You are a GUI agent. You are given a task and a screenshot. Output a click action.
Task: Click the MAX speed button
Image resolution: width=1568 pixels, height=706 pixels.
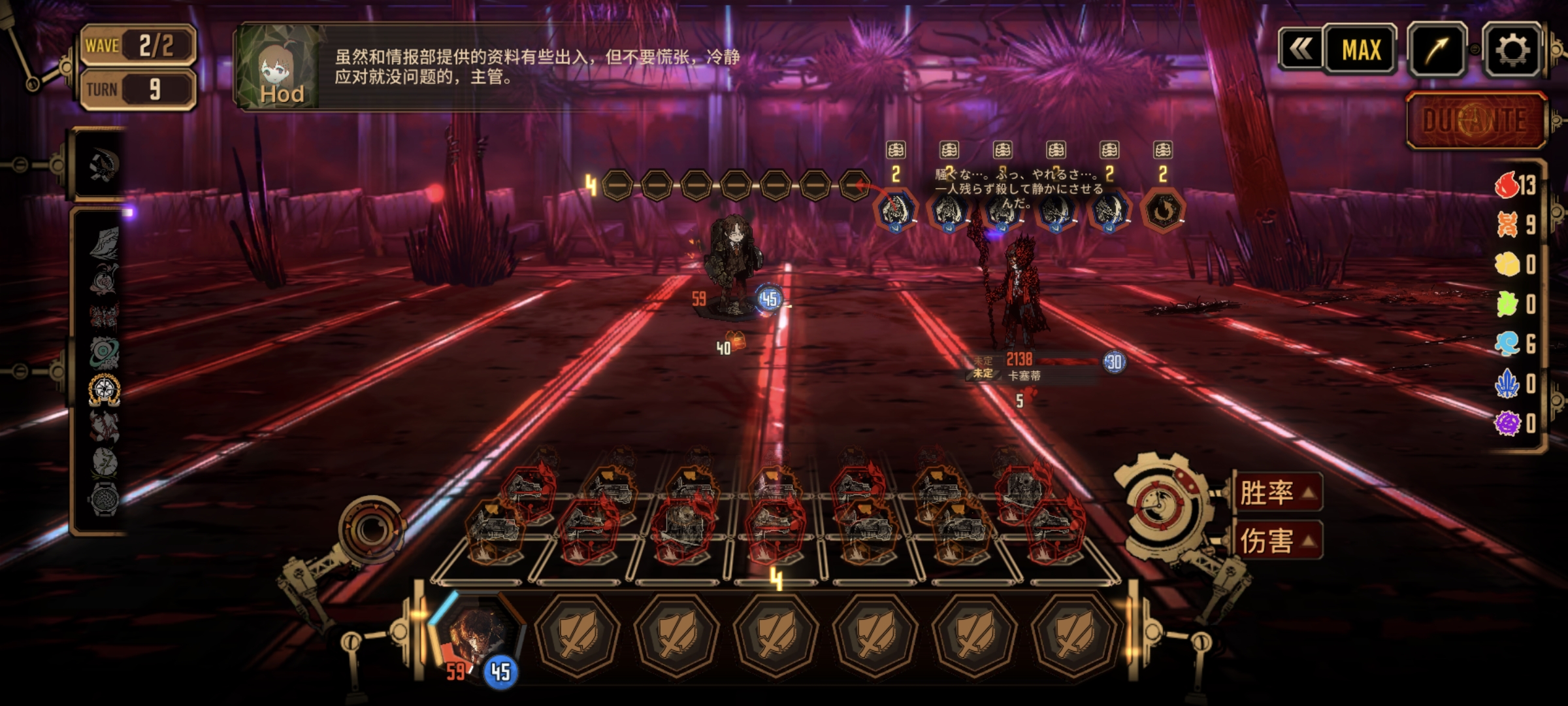1361,50
